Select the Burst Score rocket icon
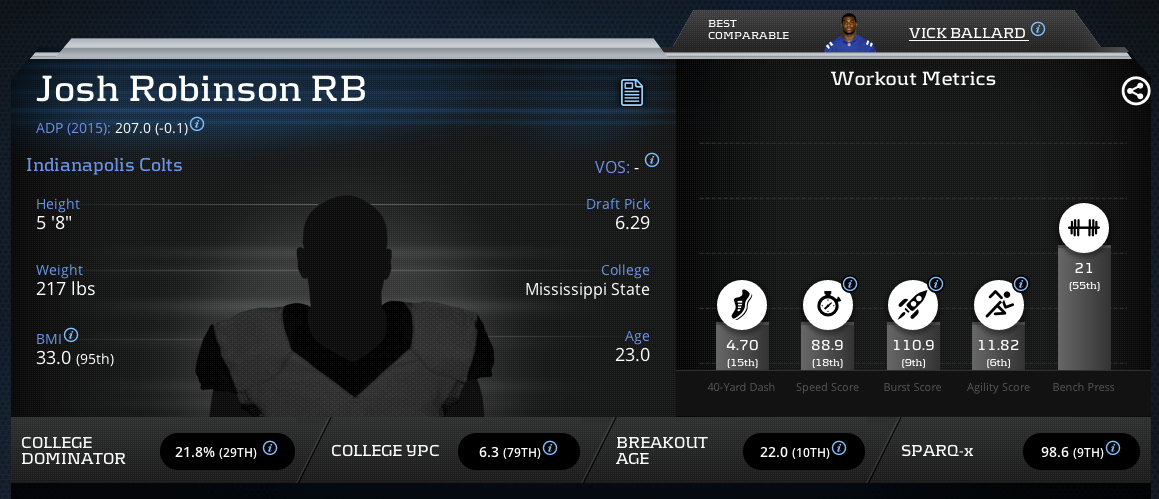This screenshot has width=1159, height=499. click(913, 305)
